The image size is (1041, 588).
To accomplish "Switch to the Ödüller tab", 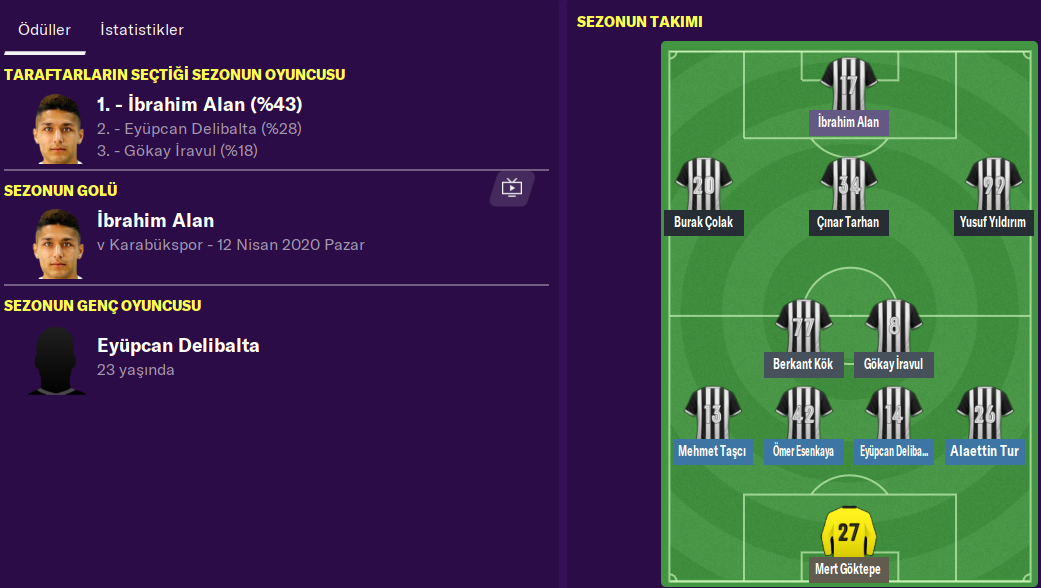I will coord(44,30).
